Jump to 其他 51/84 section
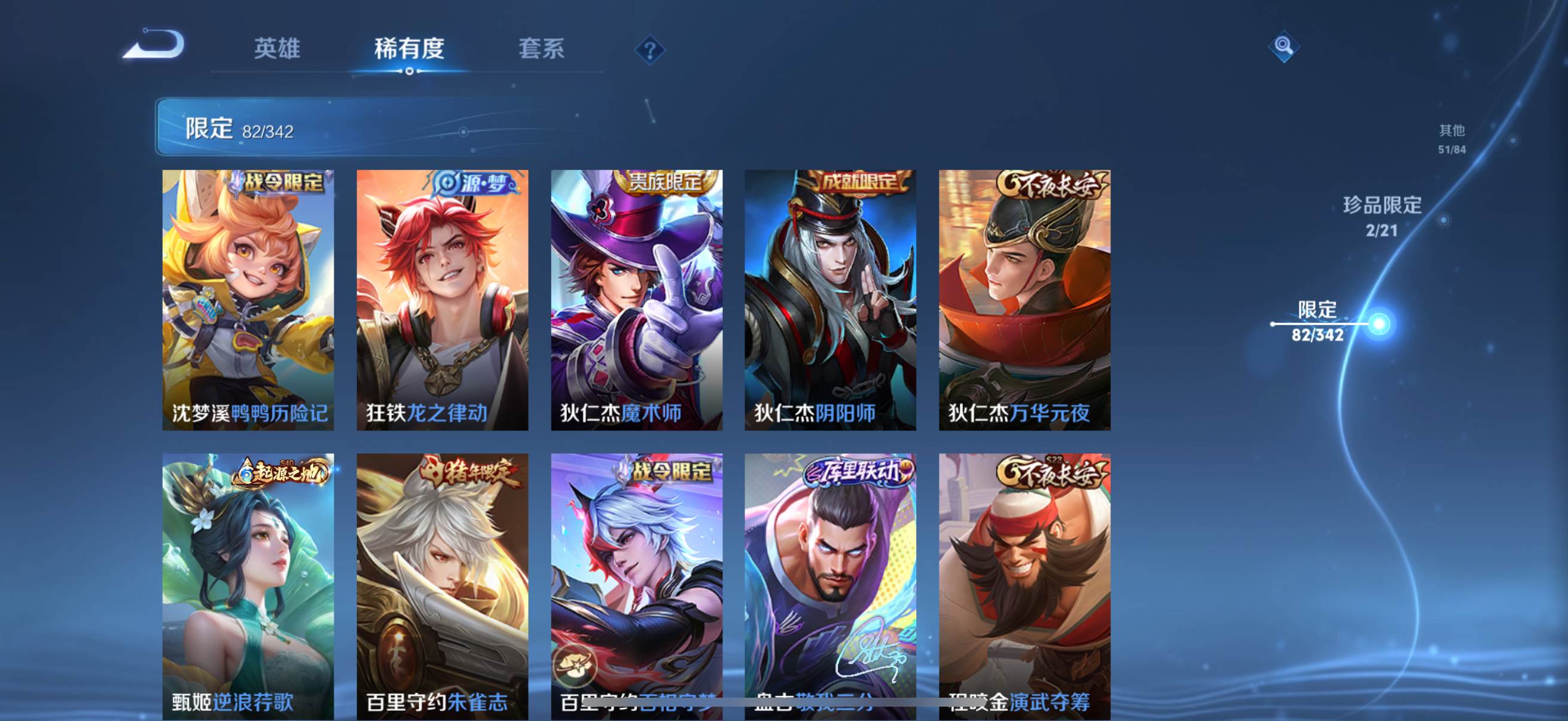This screenshot has width=1568, height=721. pos(1451,139)
